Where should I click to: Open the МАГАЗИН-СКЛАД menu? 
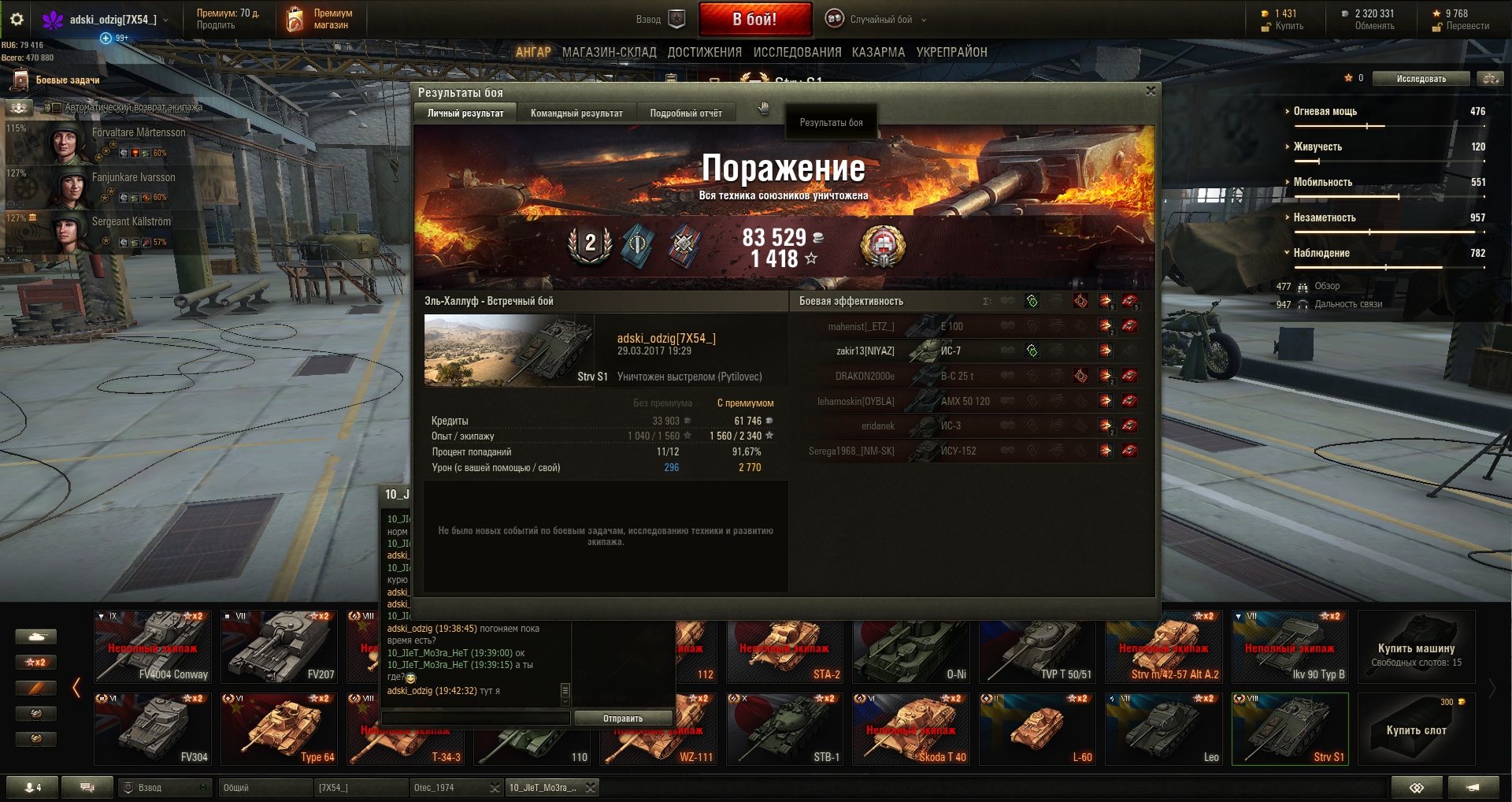(x=609, y=53)
